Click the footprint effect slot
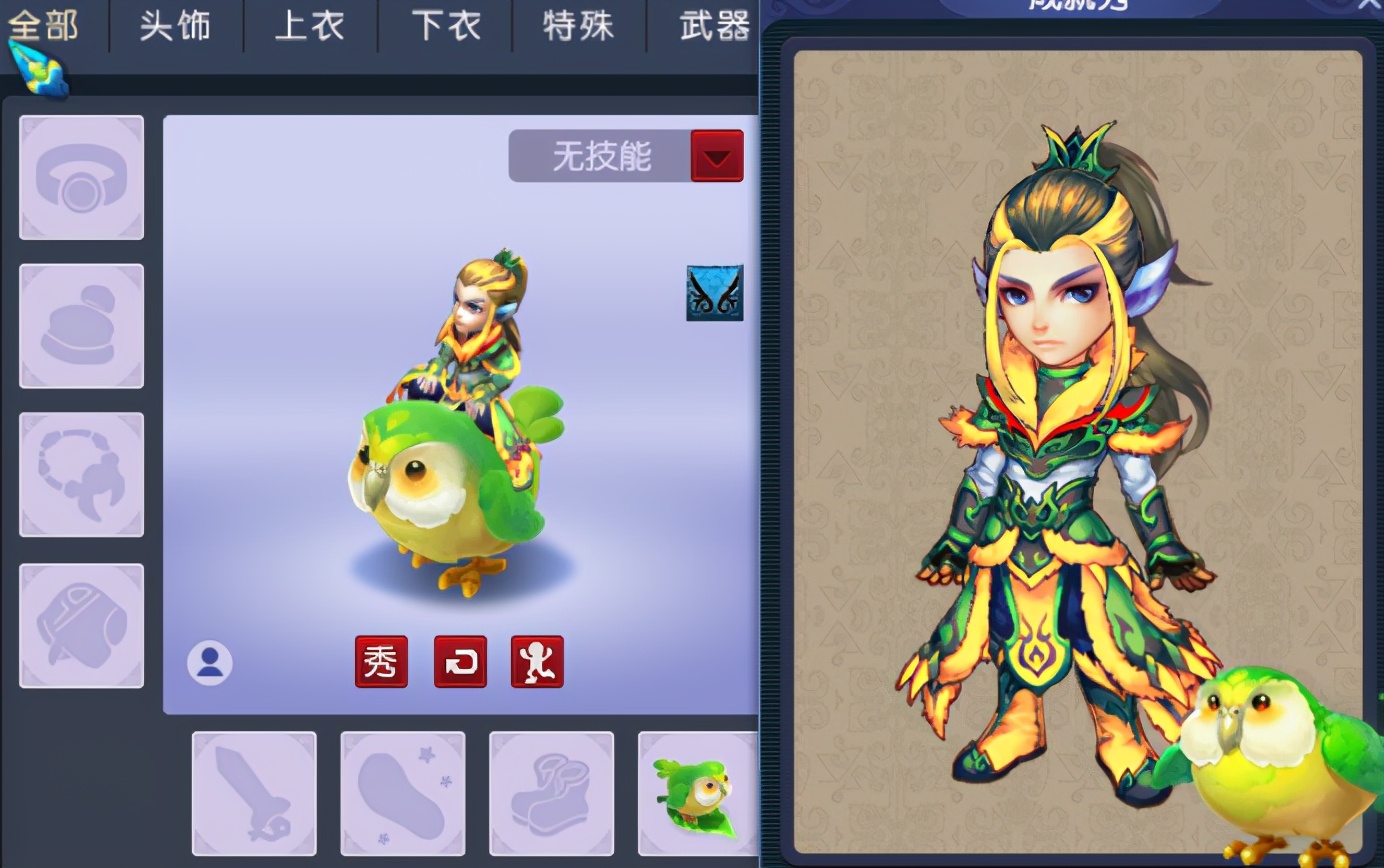 [402, 793]
